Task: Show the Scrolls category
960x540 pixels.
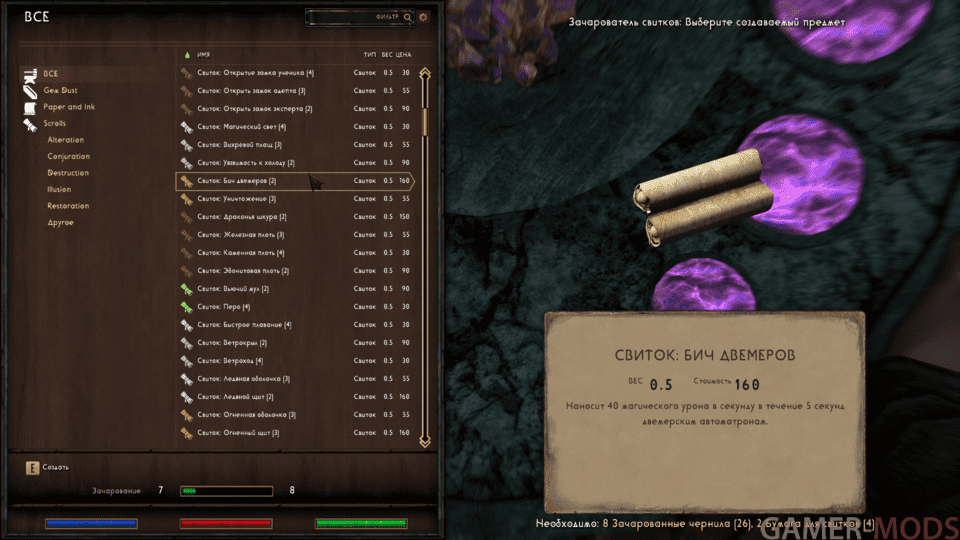Action: pyautogui.click(x=55, y=123)
